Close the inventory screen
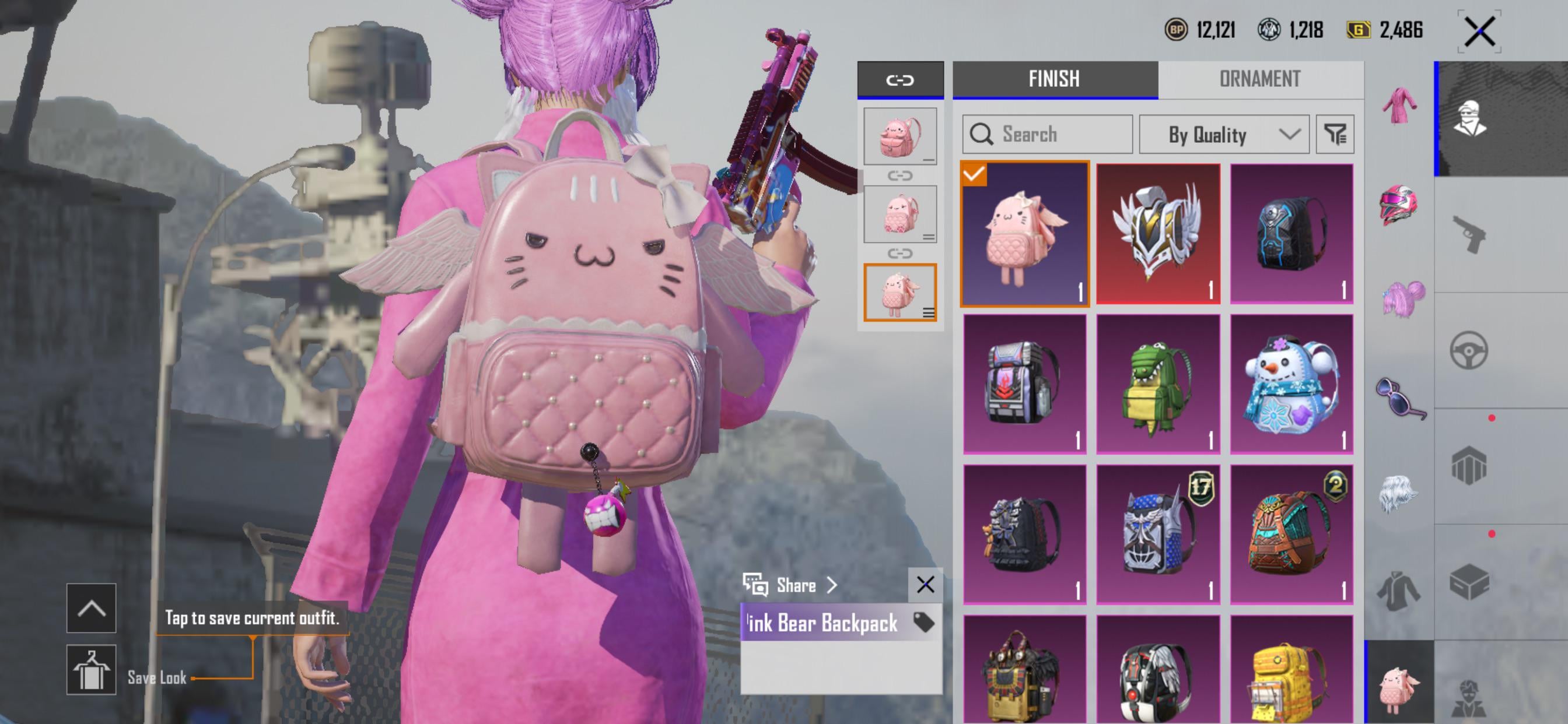 pos(1479,31)
